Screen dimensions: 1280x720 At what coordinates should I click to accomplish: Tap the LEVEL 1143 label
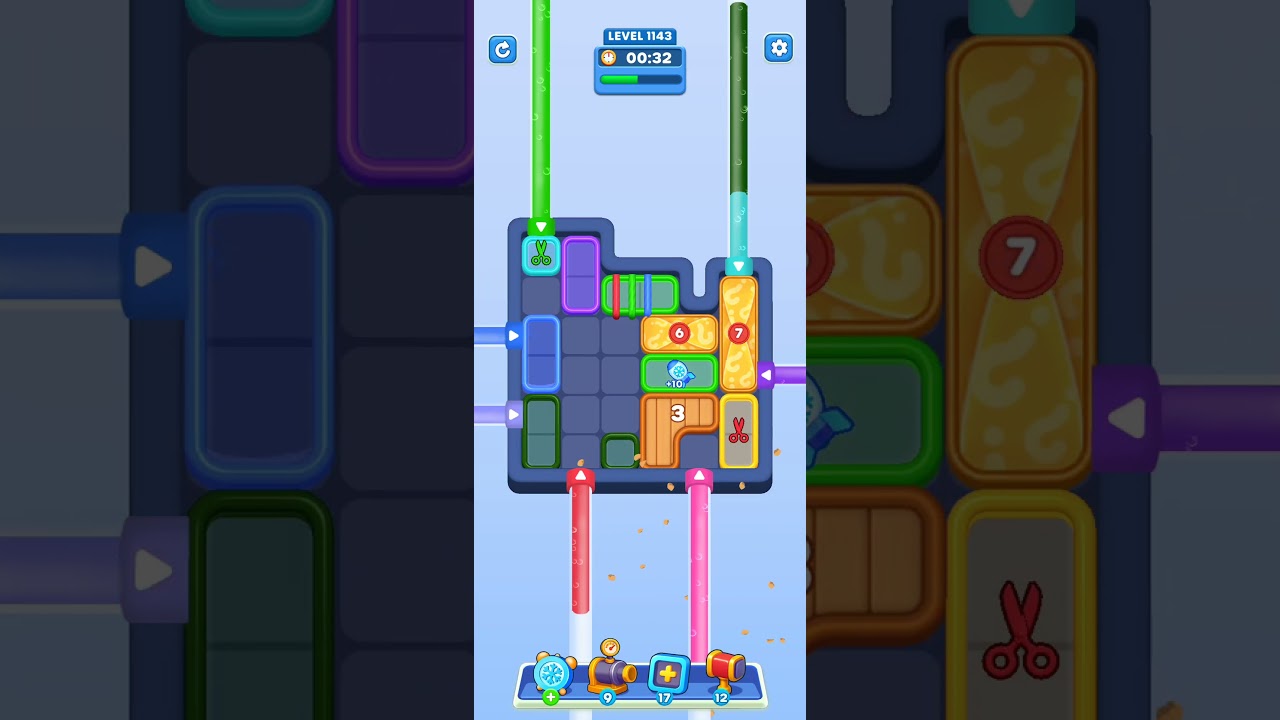click(639, 36)
